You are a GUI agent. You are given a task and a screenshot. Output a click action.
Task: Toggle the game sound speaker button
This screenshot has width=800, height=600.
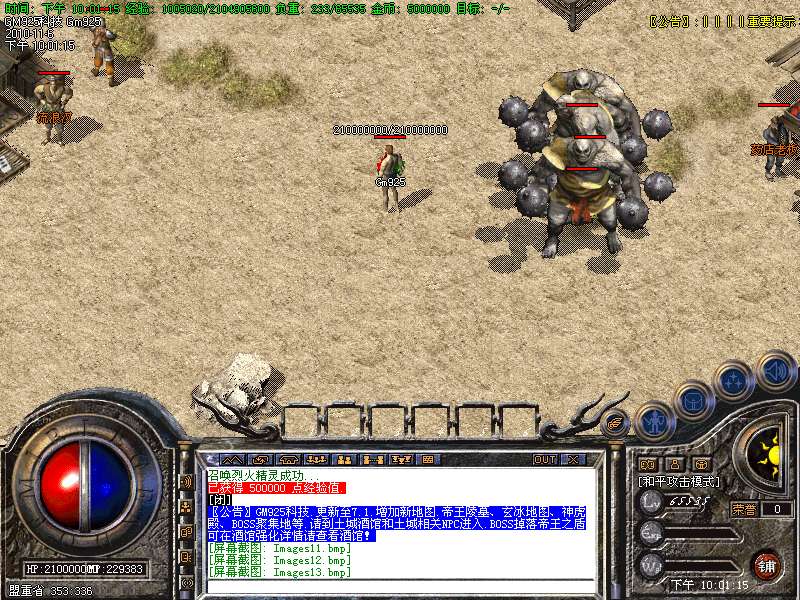click(775, 371)
